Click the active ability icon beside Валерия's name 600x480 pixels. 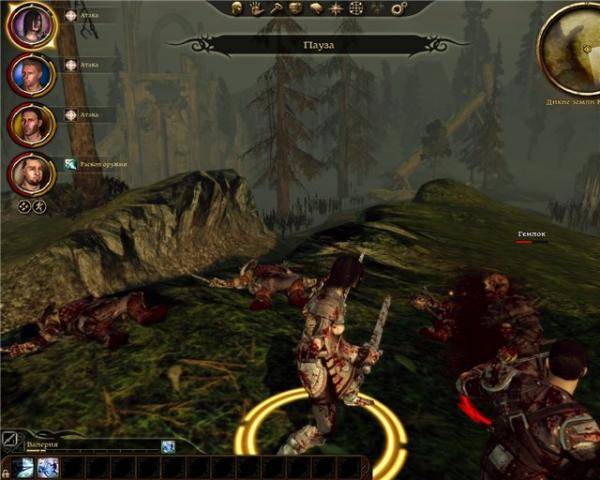click(x=168, y=446)
